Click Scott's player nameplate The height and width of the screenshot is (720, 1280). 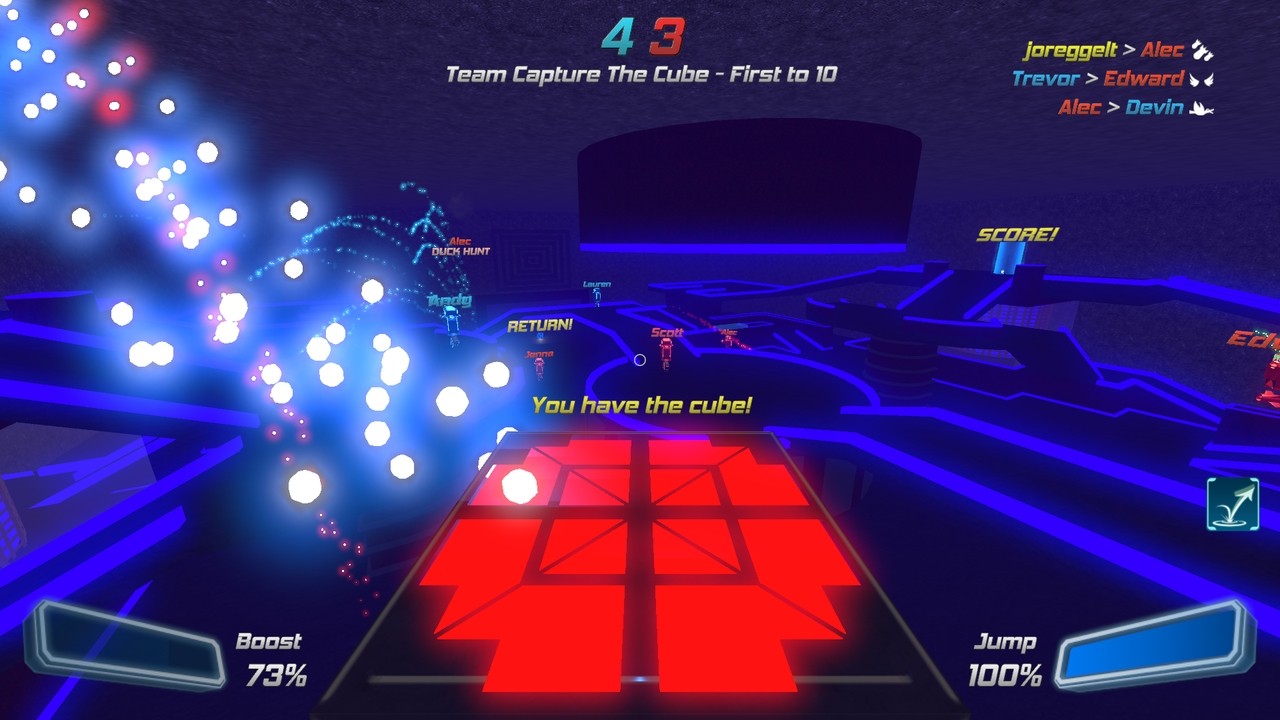coord(666,330)
